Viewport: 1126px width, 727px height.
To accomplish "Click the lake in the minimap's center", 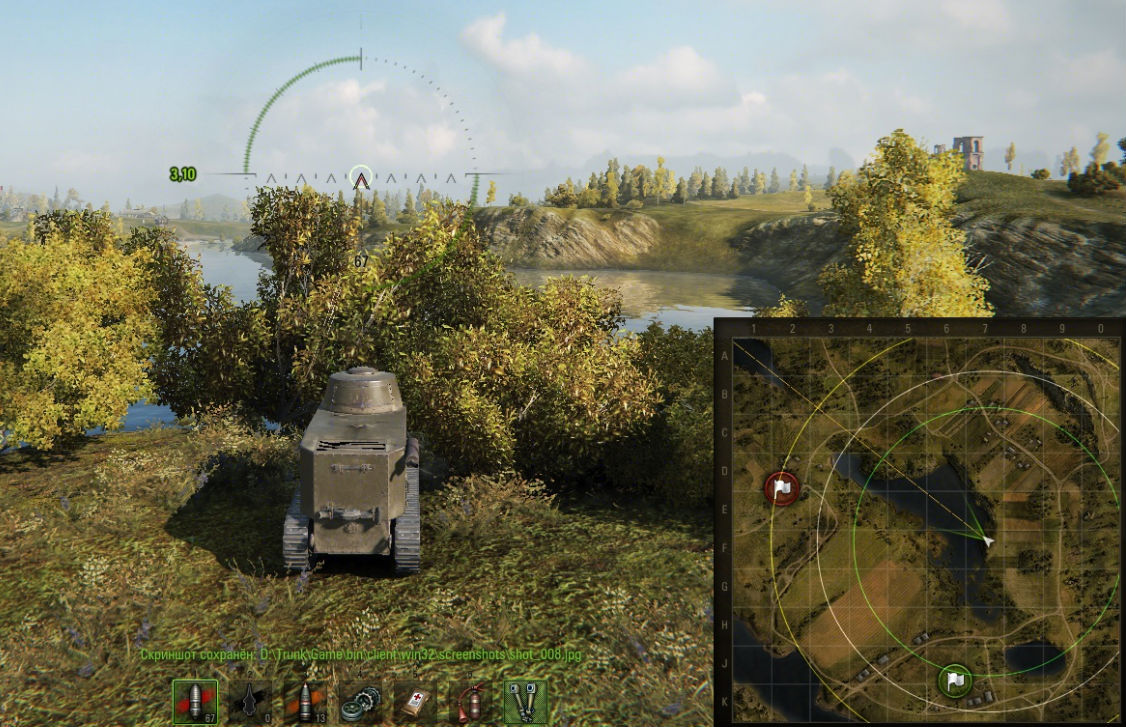I will tap(915, 500).
